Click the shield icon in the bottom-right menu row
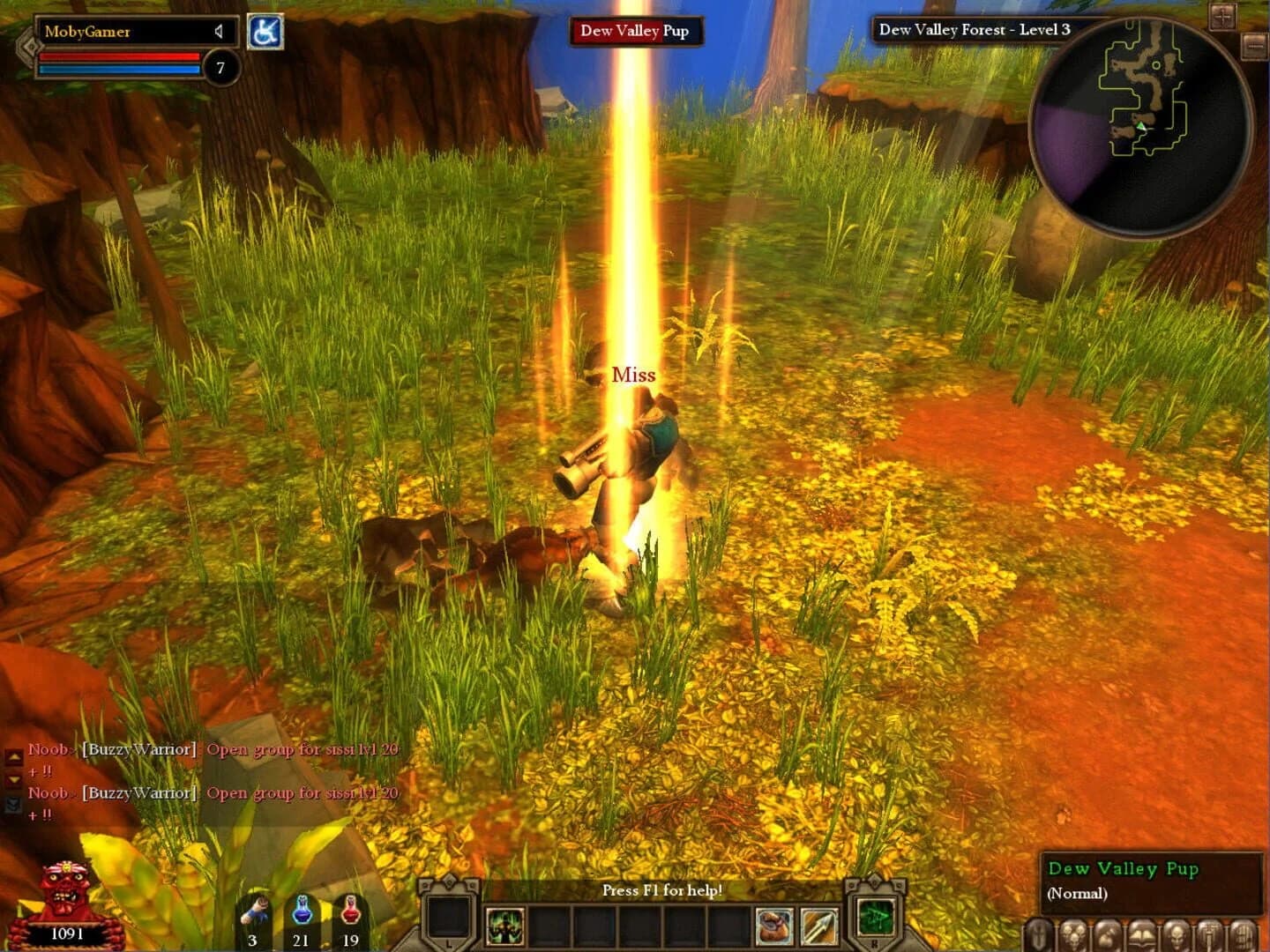This screenshot has height=952, width=1270. point(1037,936)
